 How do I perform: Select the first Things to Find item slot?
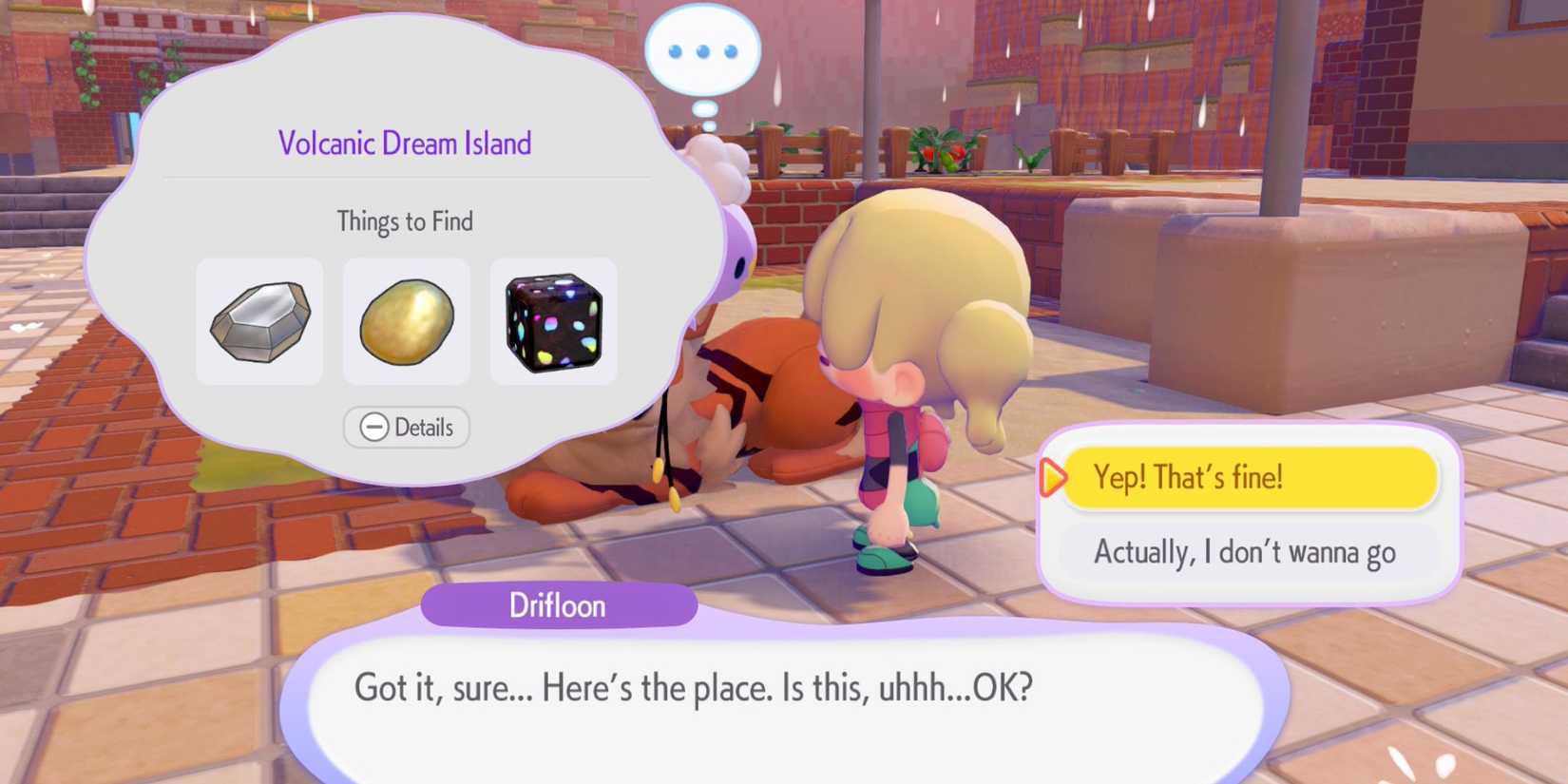point(260,321)
